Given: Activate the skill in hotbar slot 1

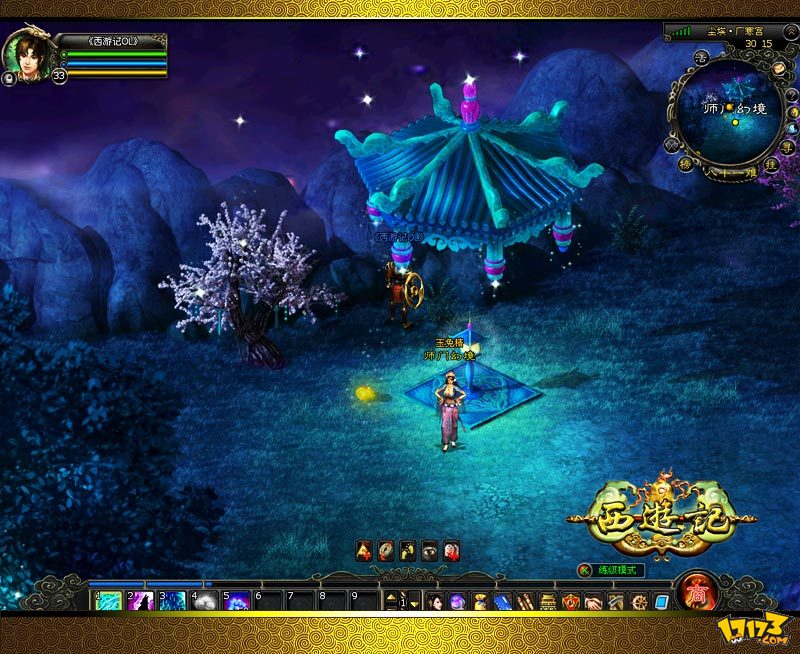Looking at the screenshot, I should [109, 601].
